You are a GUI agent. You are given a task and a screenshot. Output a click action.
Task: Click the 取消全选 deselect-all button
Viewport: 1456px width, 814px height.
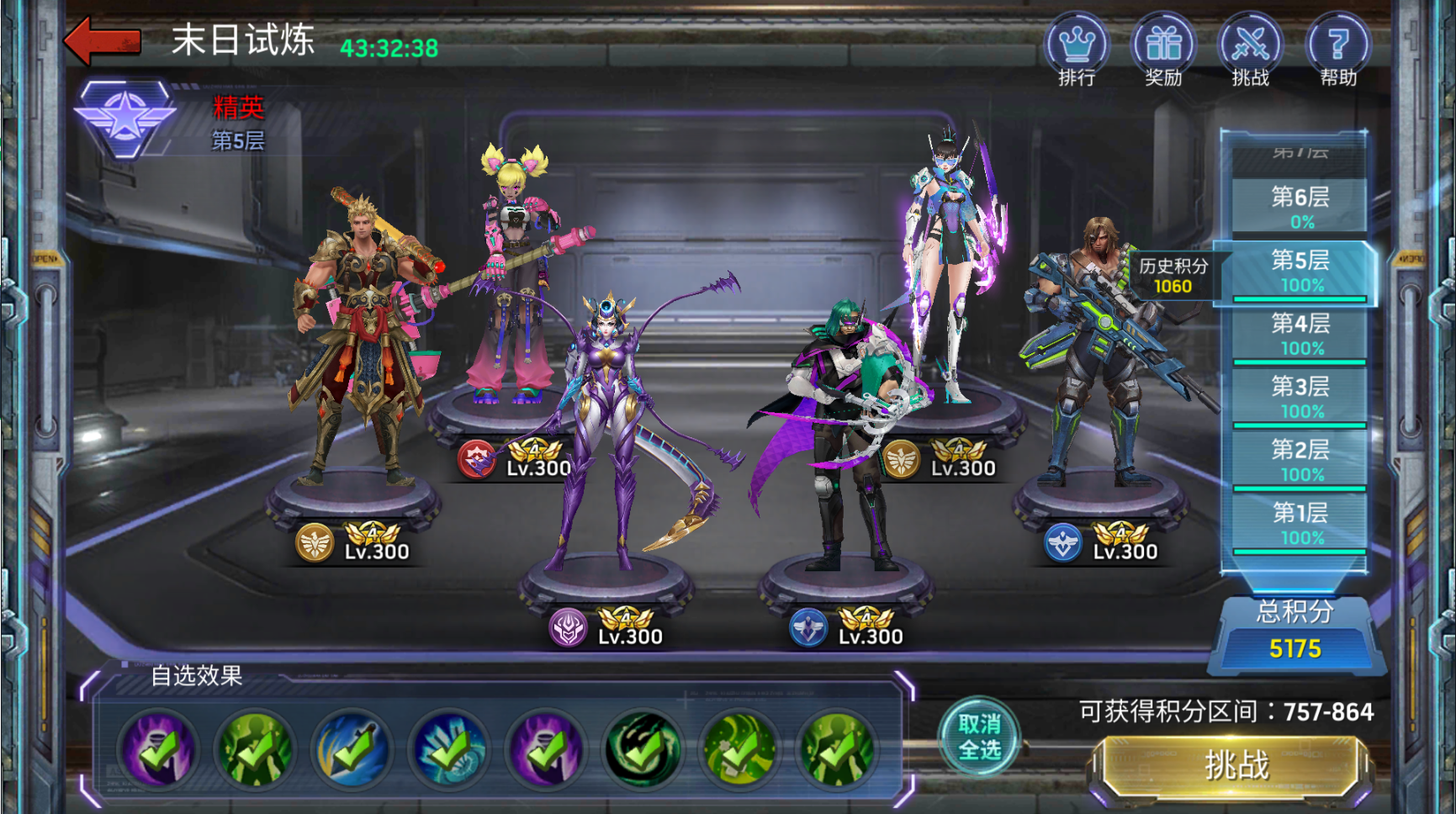tap(979, 737)
